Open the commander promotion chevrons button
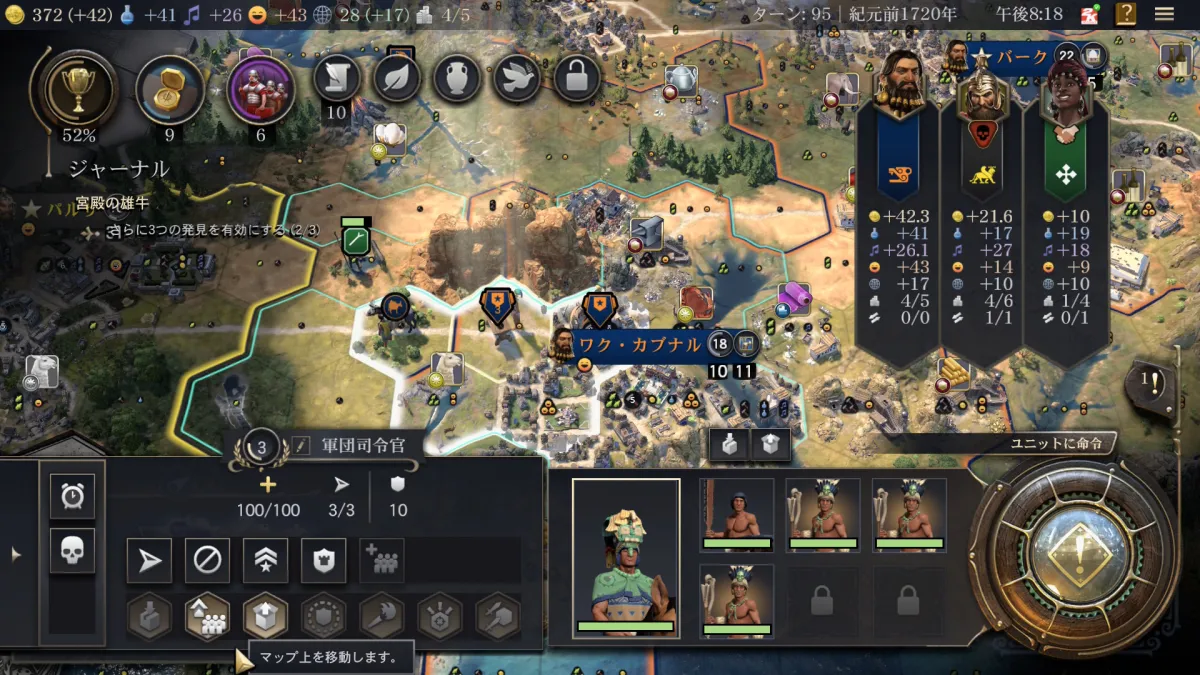 [265, 561]
